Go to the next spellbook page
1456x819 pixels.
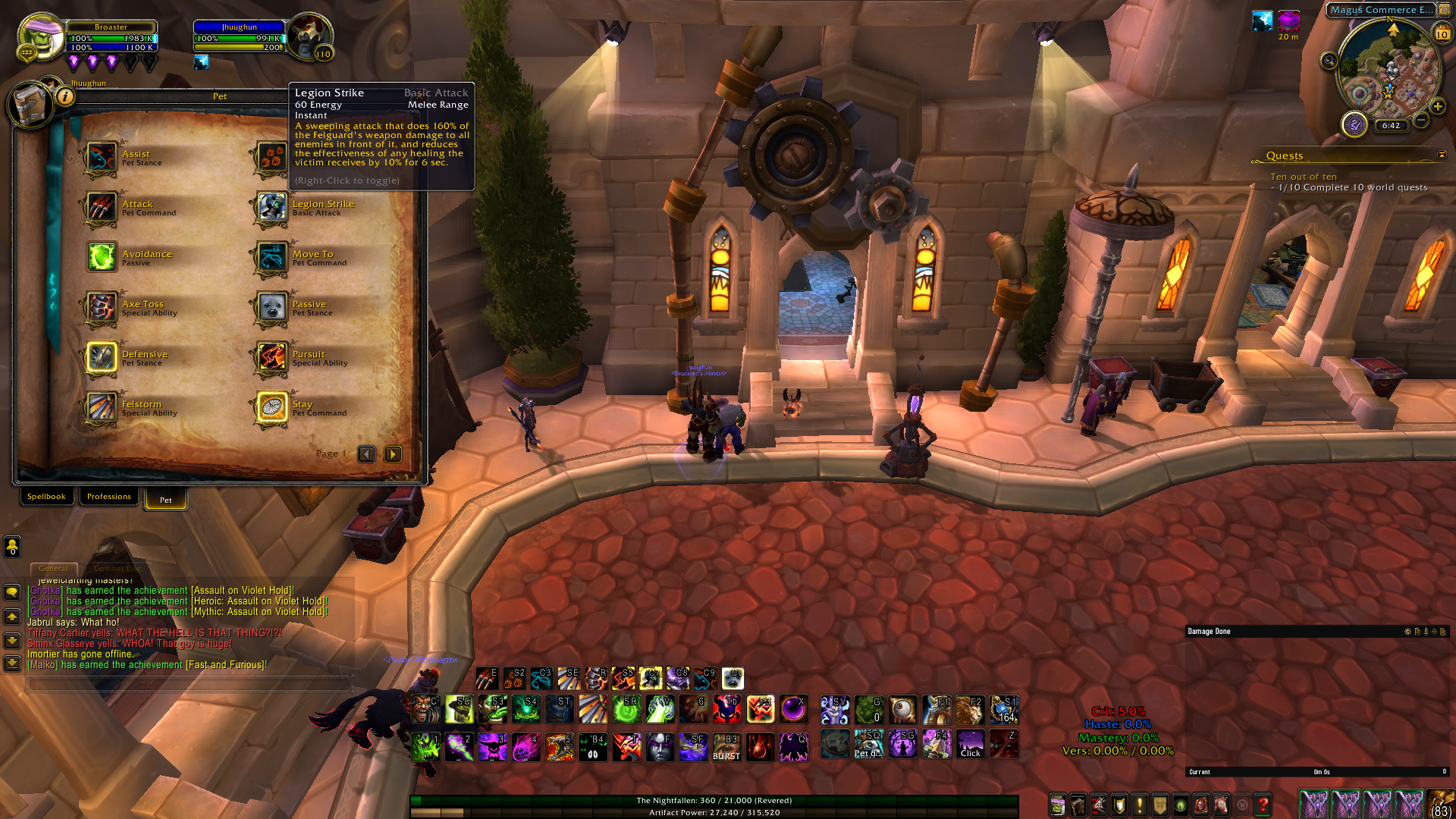pos(393,454)
